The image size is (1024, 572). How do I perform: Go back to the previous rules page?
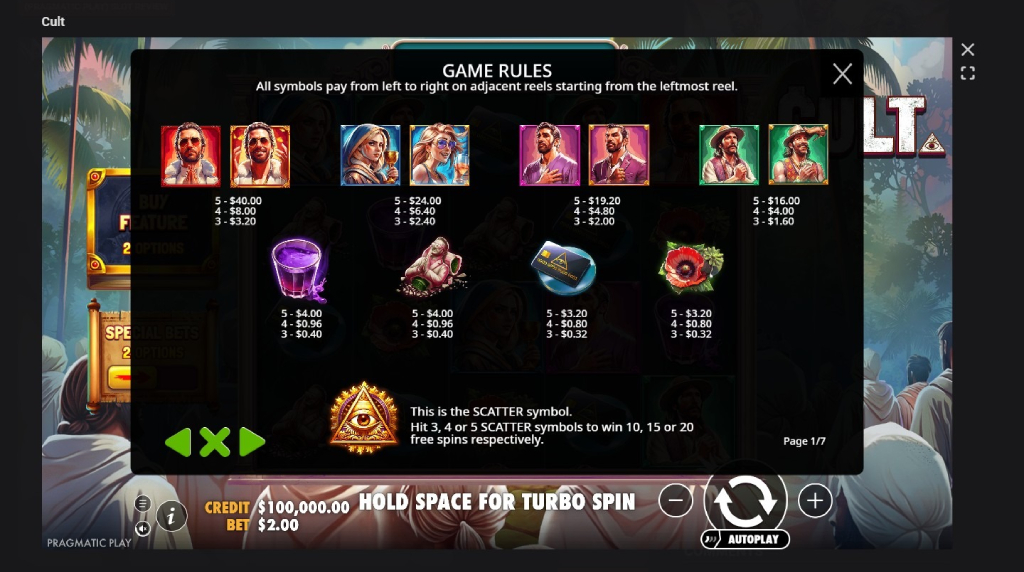click(x=178, y=442)
